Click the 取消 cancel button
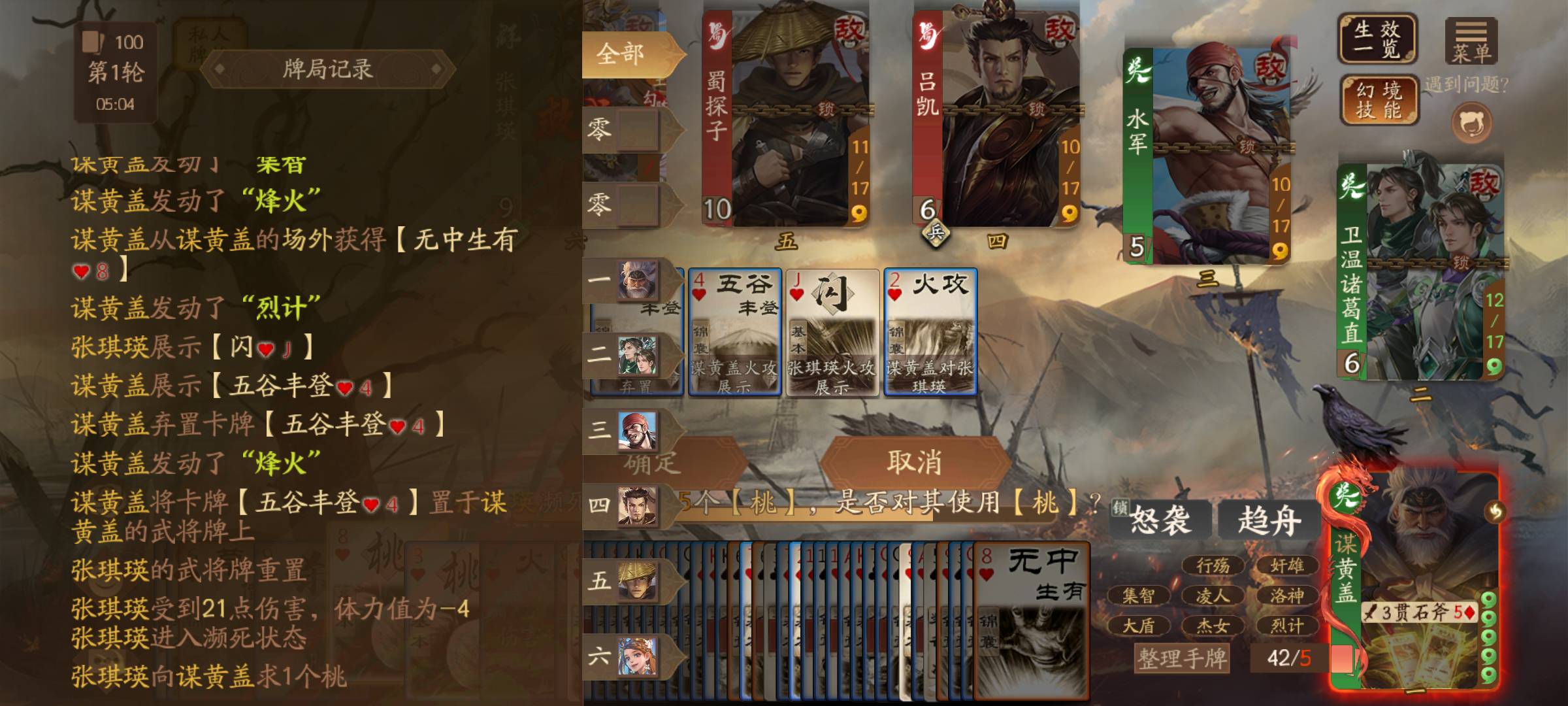Viewport: 1568px width, 706px height. [914, 463]
